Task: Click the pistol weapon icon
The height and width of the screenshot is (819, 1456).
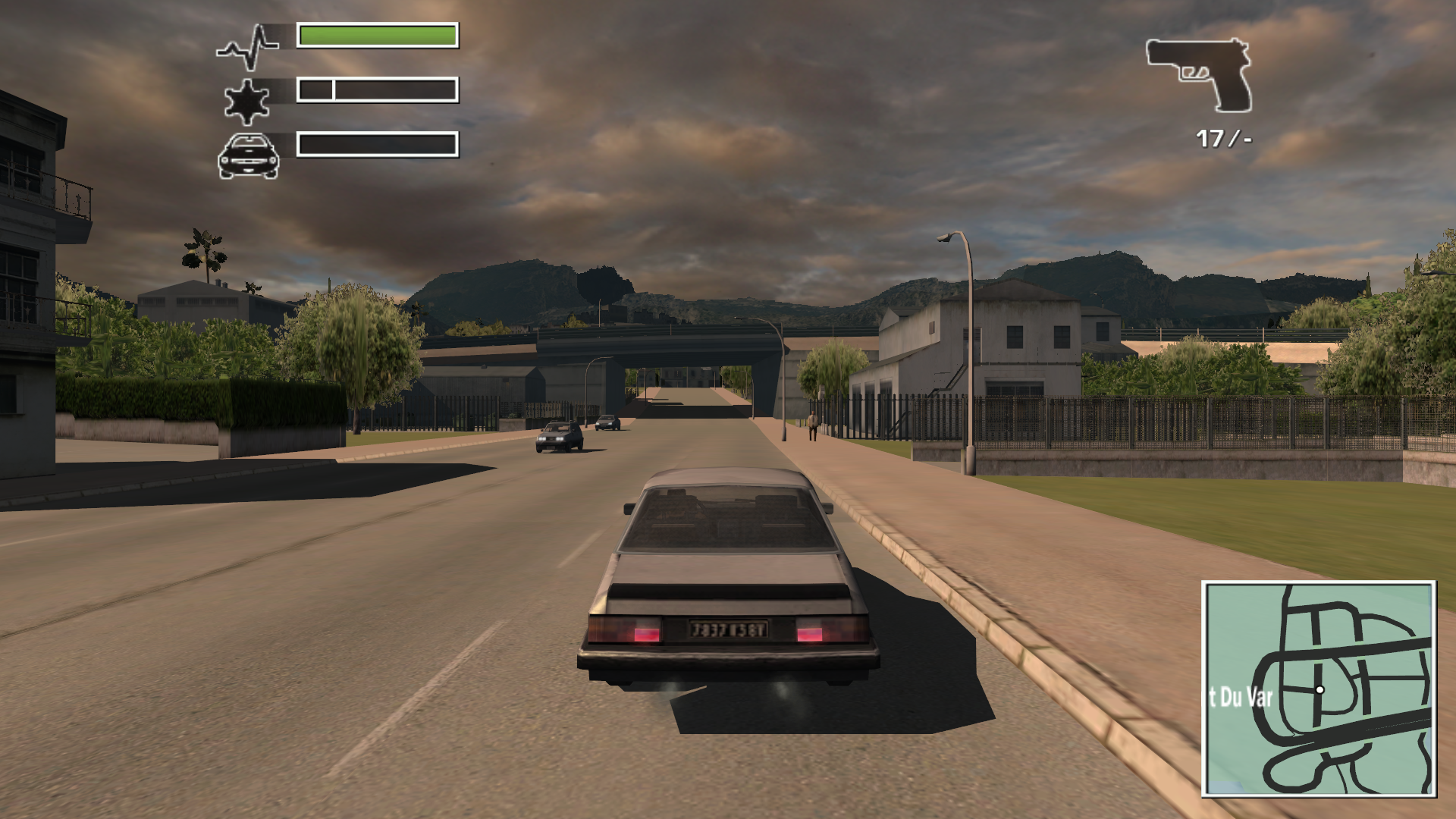Action: 1201,73
